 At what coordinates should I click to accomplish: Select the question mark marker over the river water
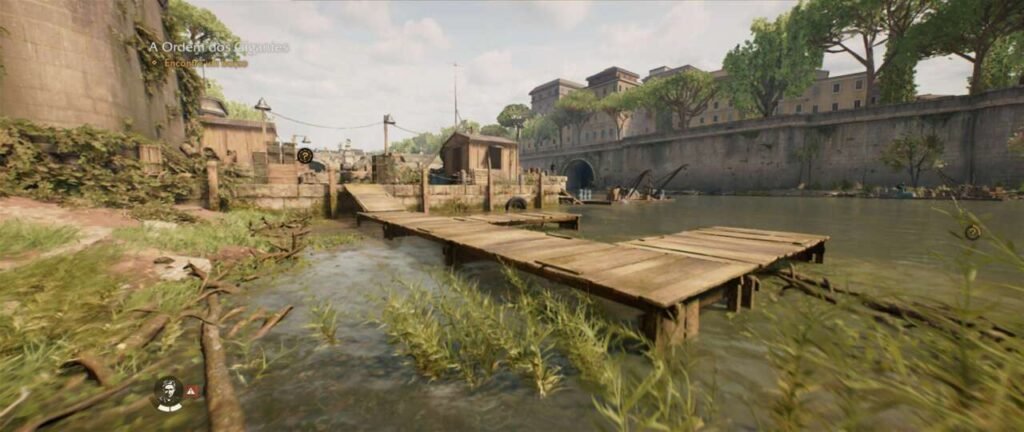(x=972, y=232)
